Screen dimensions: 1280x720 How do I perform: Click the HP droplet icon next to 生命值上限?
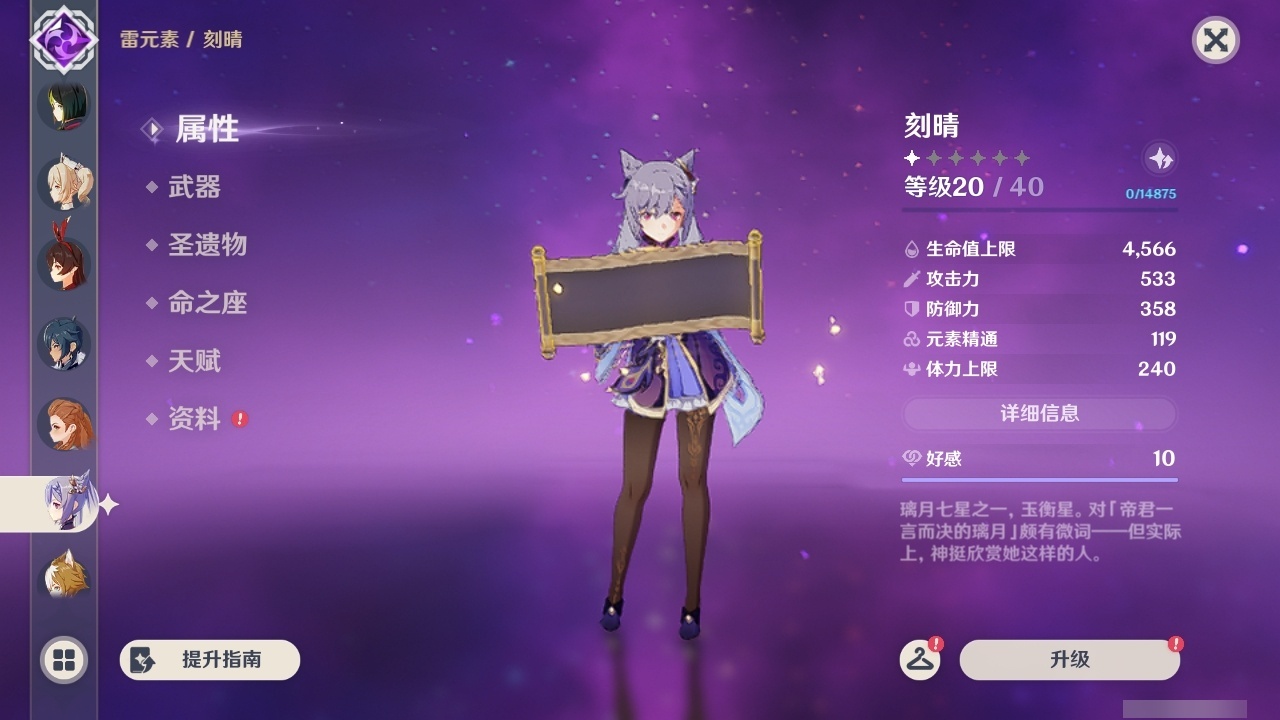pyautogui.click(x=911, y=249)
